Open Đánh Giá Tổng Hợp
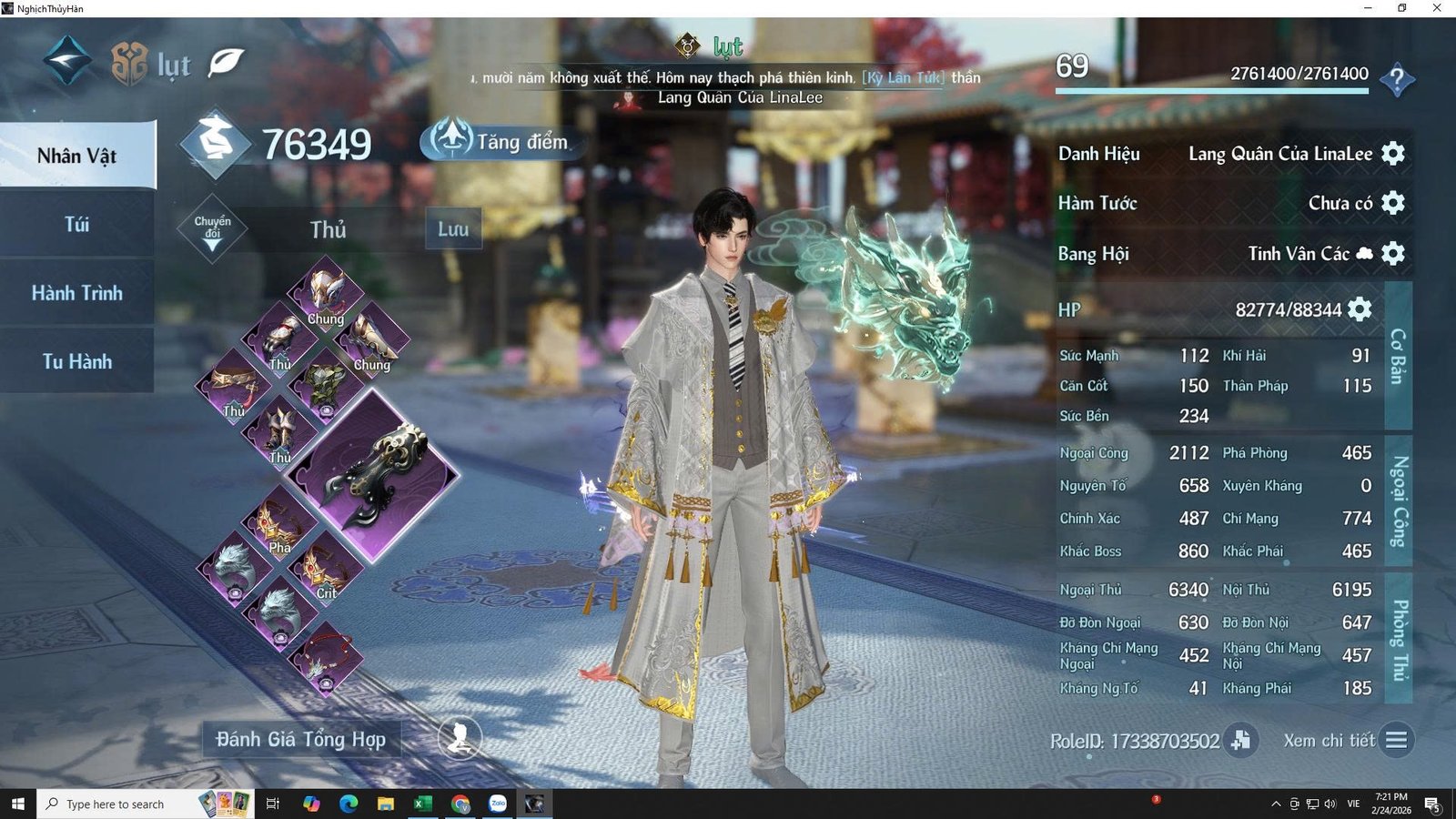The width and height of the screenshot is (1456, 819). click(301, 739)
